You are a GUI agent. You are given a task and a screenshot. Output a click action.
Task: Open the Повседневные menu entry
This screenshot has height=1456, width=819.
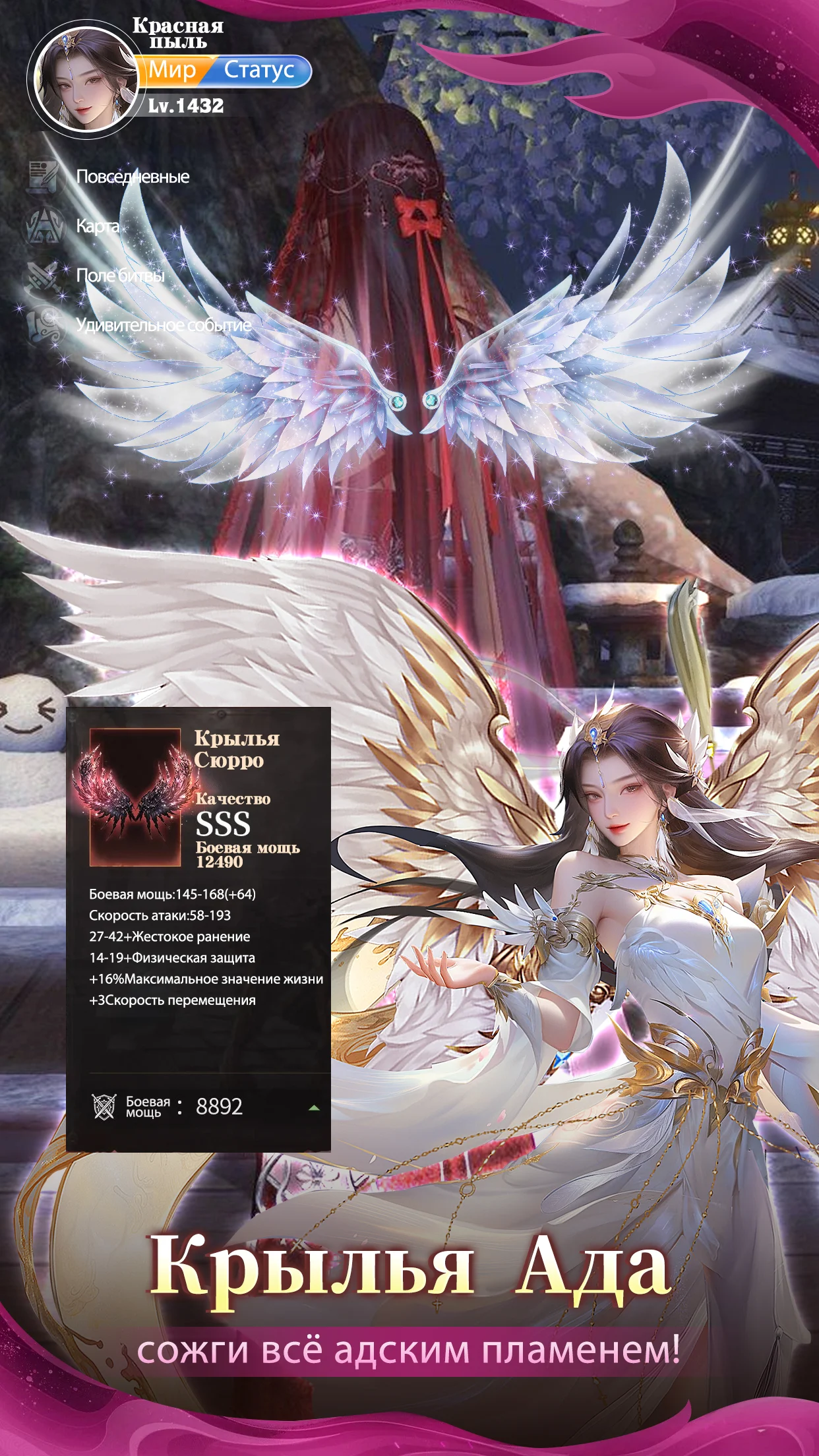coord(132,177)
